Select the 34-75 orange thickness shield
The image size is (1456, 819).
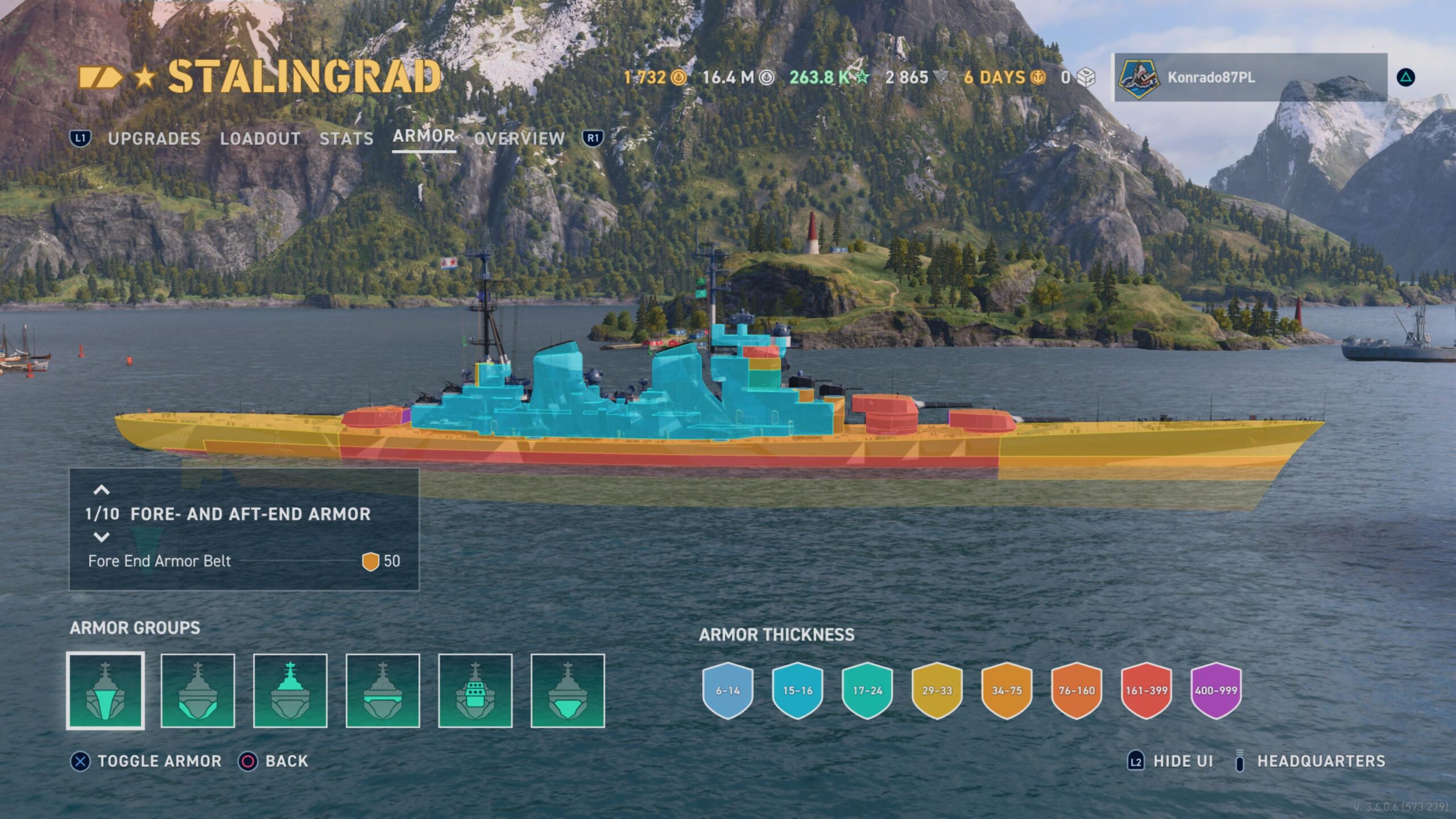[x=1007, y=690]
